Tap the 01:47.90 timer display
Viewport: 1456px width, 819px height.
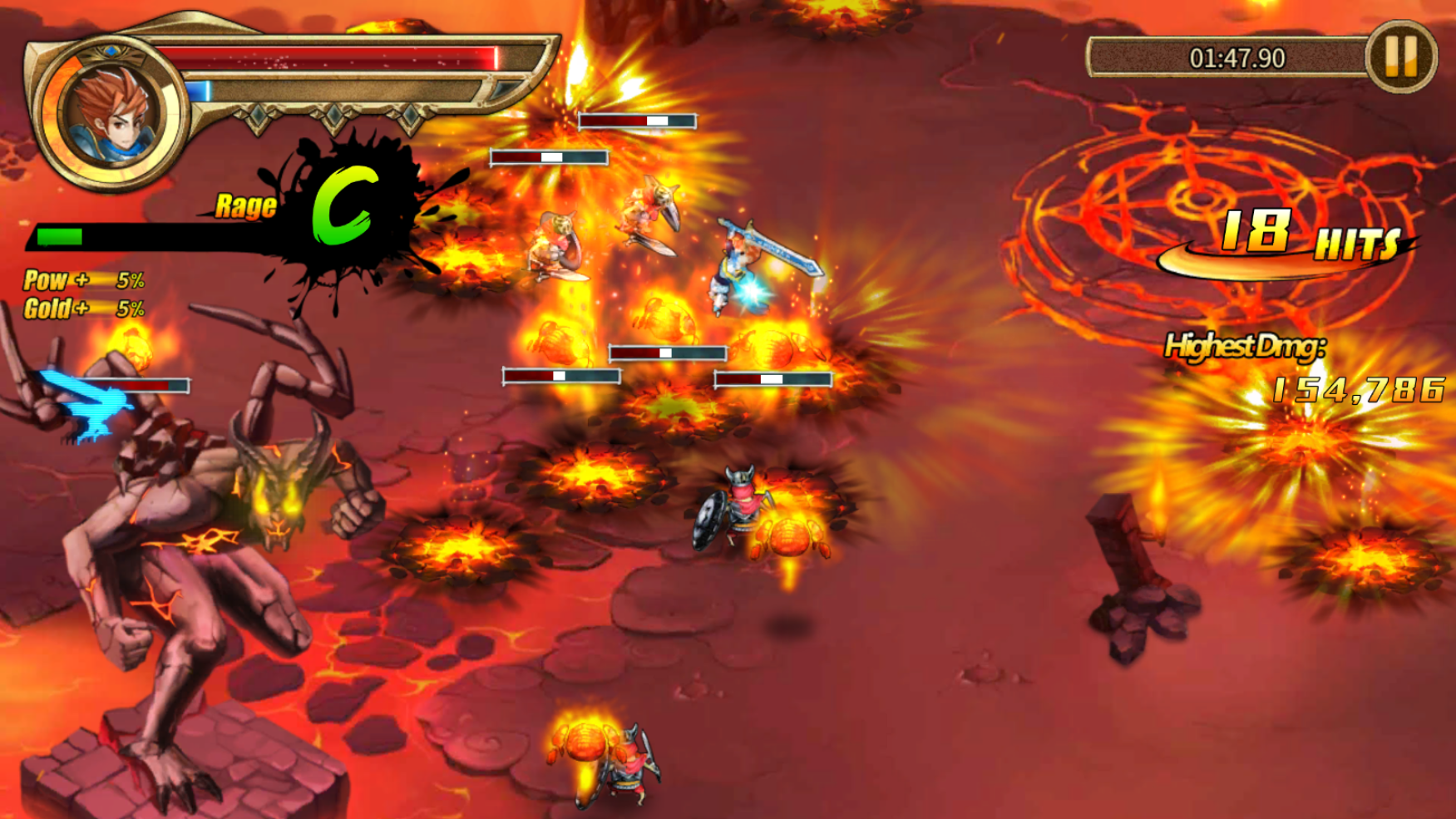pyautogui.click(x=1236, y=57)
